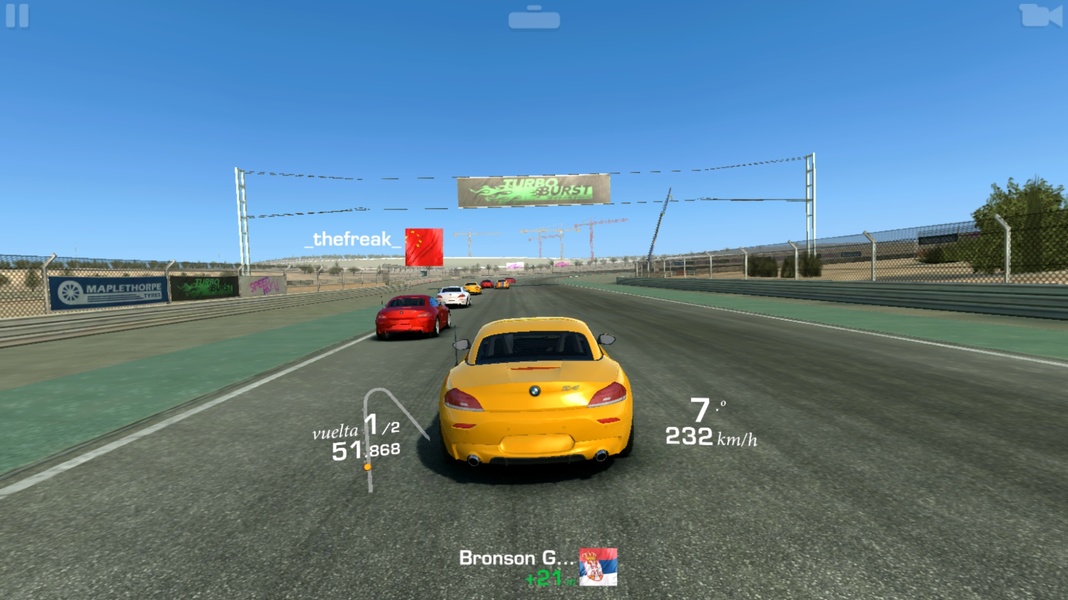Pause the race
The height and width of the screenshot is (600, 1068).
pos(18,16)
